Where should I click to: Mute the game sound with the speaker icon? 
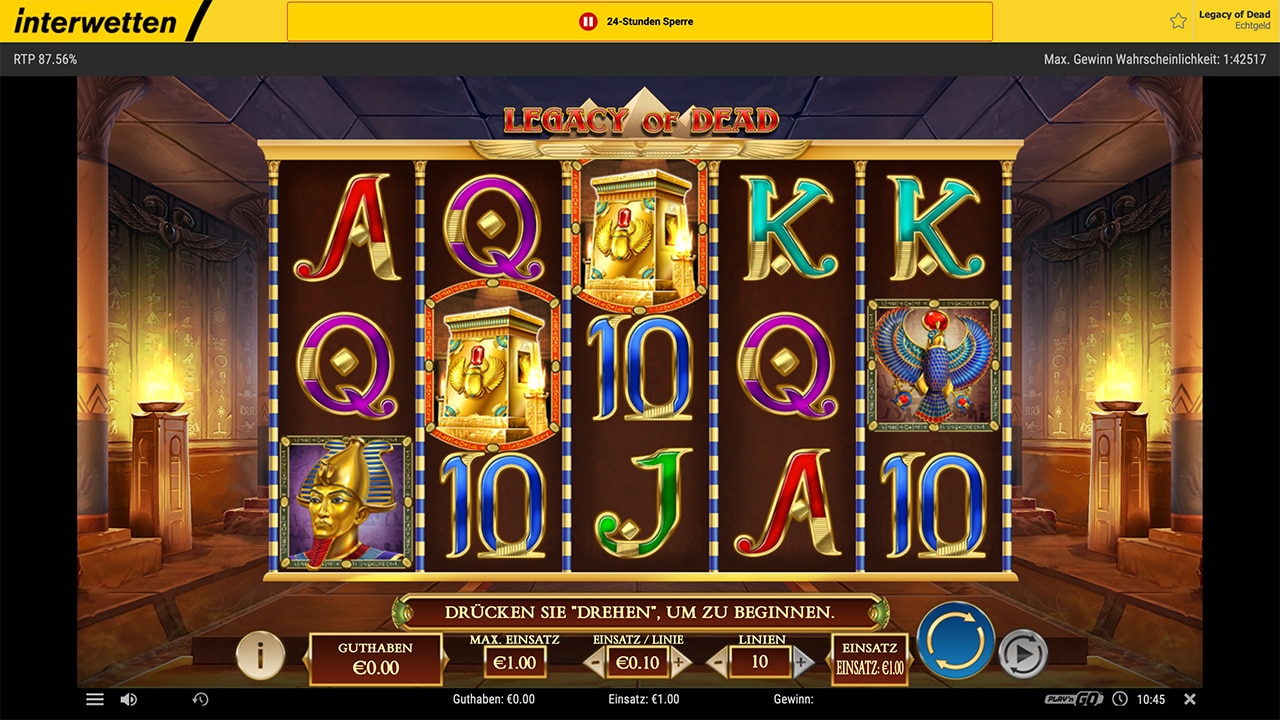coord(129,699)
